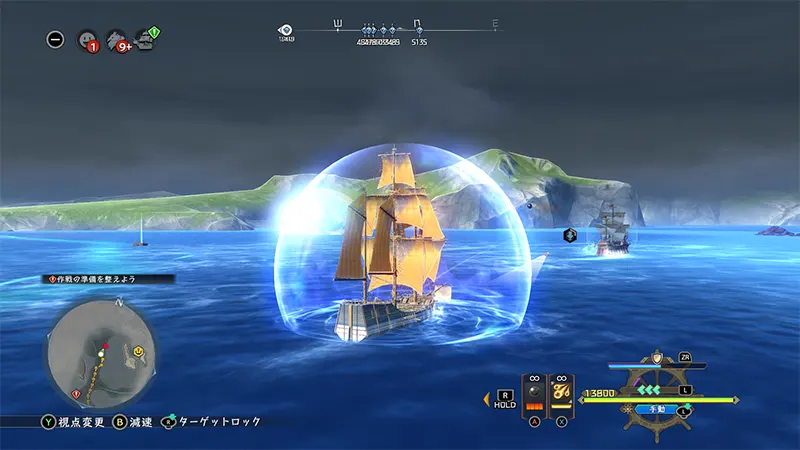The width and height of the screenshot is (800, 450).
Task: Click the yellow anchor port marker on minimap
Action: coord(137,352)
